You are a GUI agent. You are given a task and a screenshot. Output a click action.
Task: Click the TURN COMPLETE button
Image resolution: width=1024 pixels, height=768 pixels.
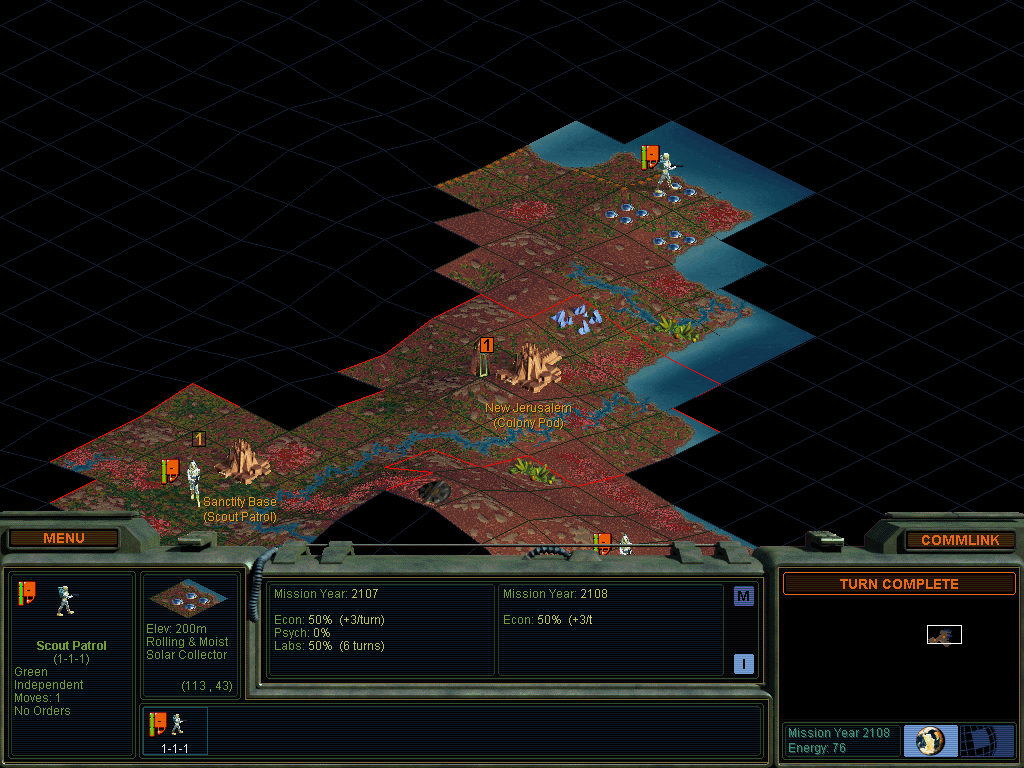click(898, 584)
